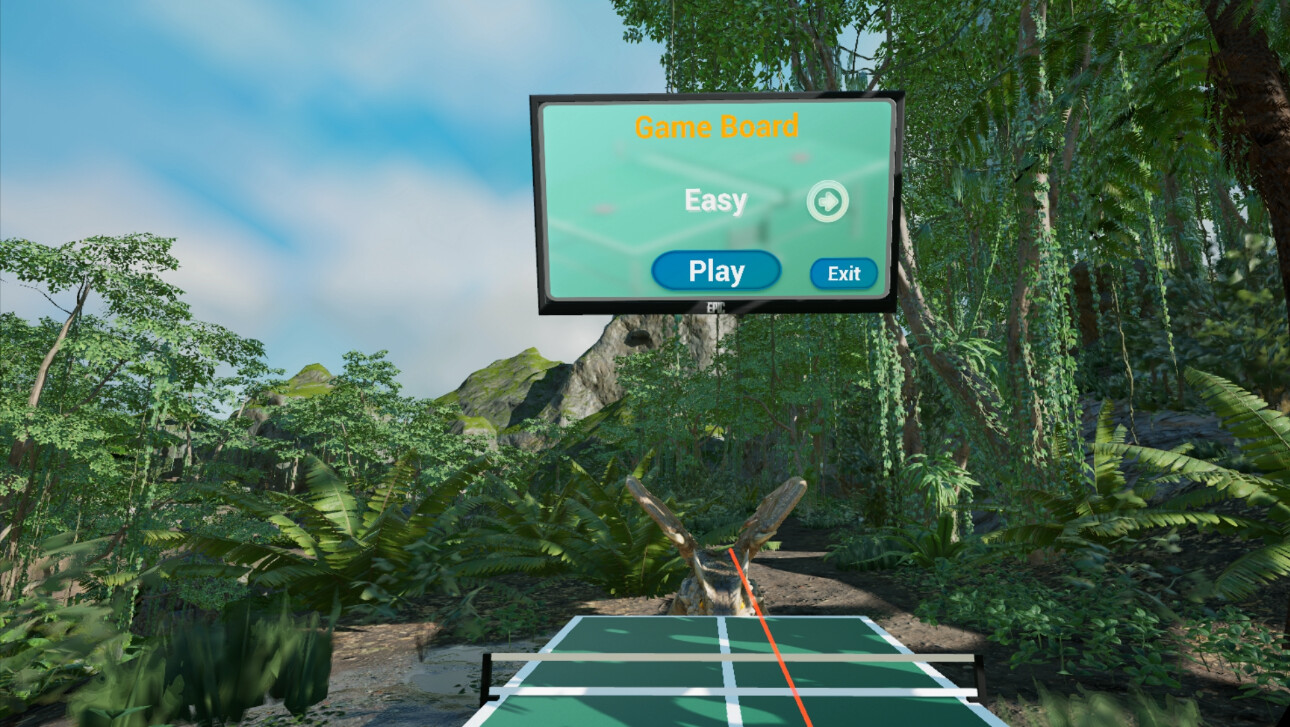Click the Exit button
This screenshot has width=1290, height=727.
click(843, 272)
